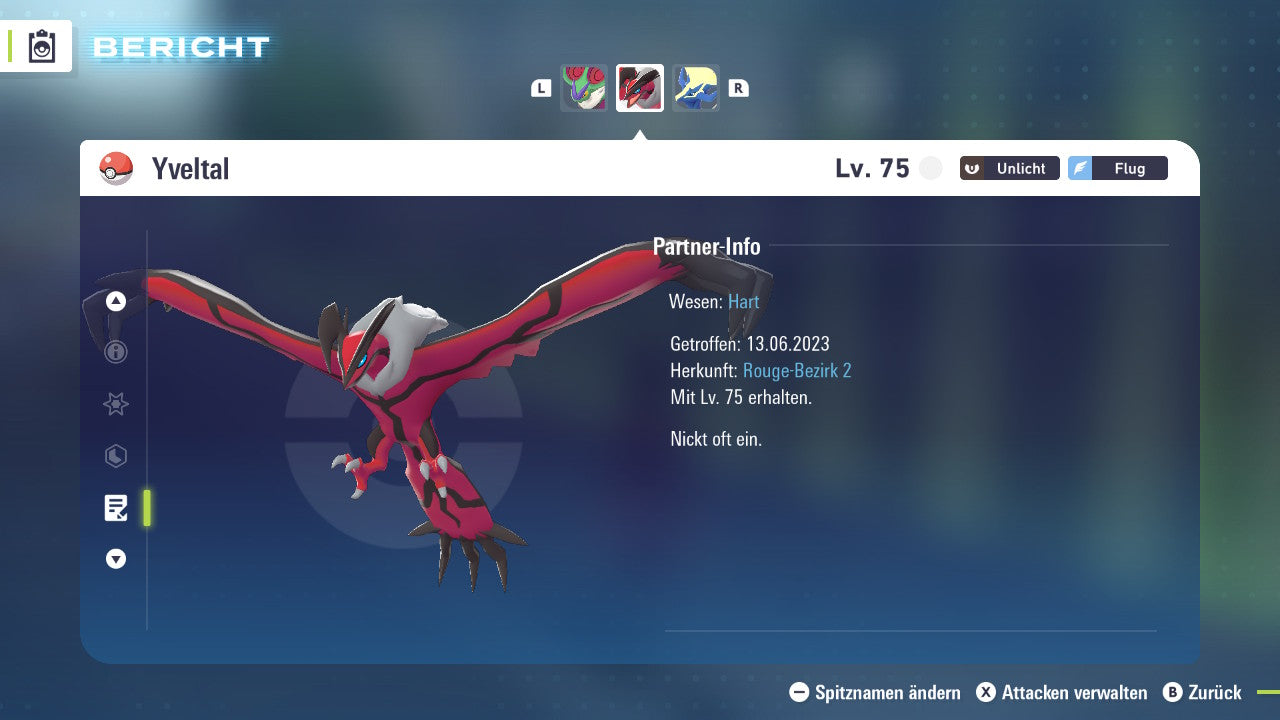Click the circle beside Lv. 75
This screenshot has height=720, width=1280.
tap(931, 168)
